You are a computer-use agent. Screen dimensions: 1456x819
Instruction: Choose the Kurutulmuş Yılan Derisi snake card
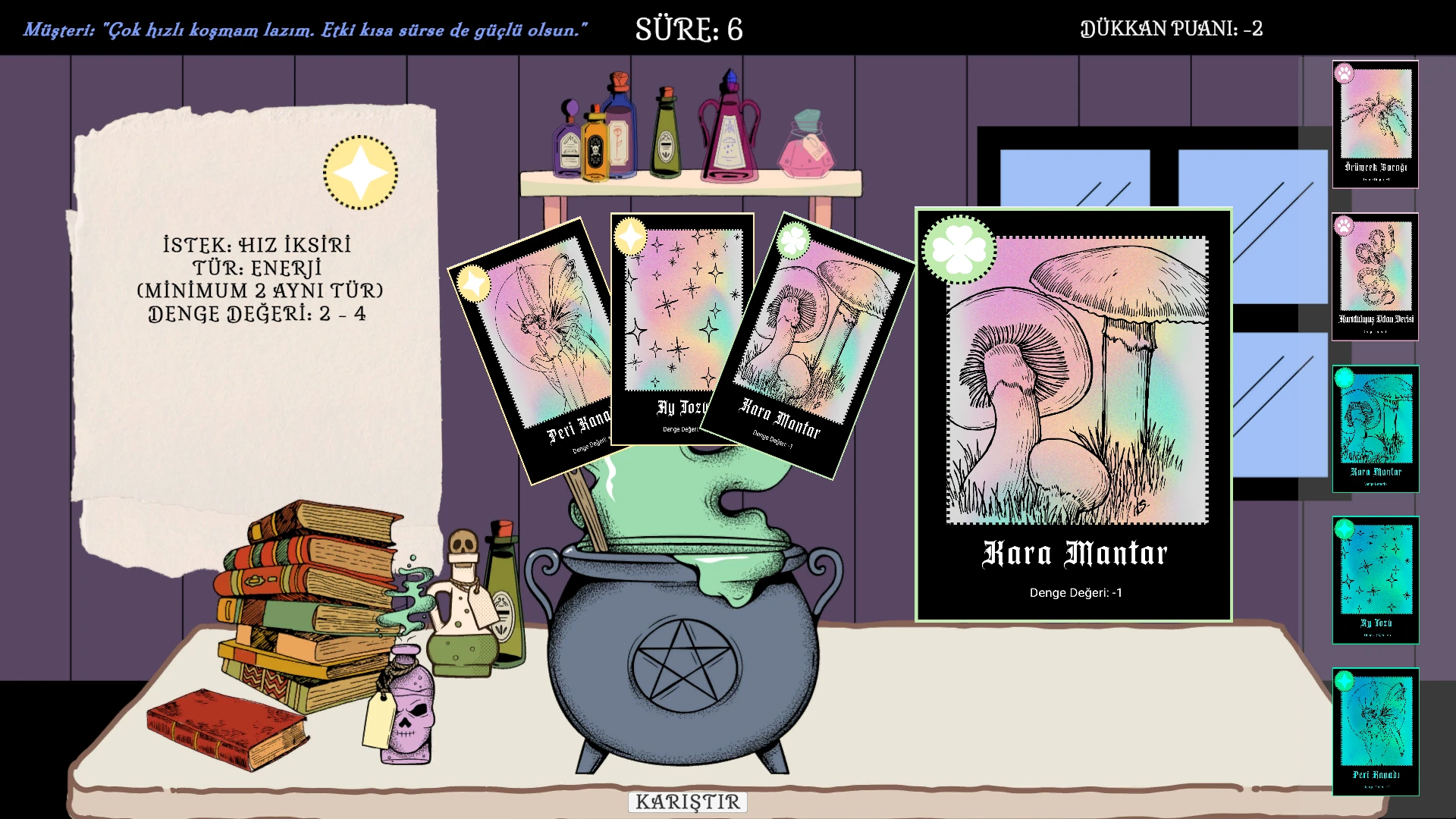point(1375,277)
